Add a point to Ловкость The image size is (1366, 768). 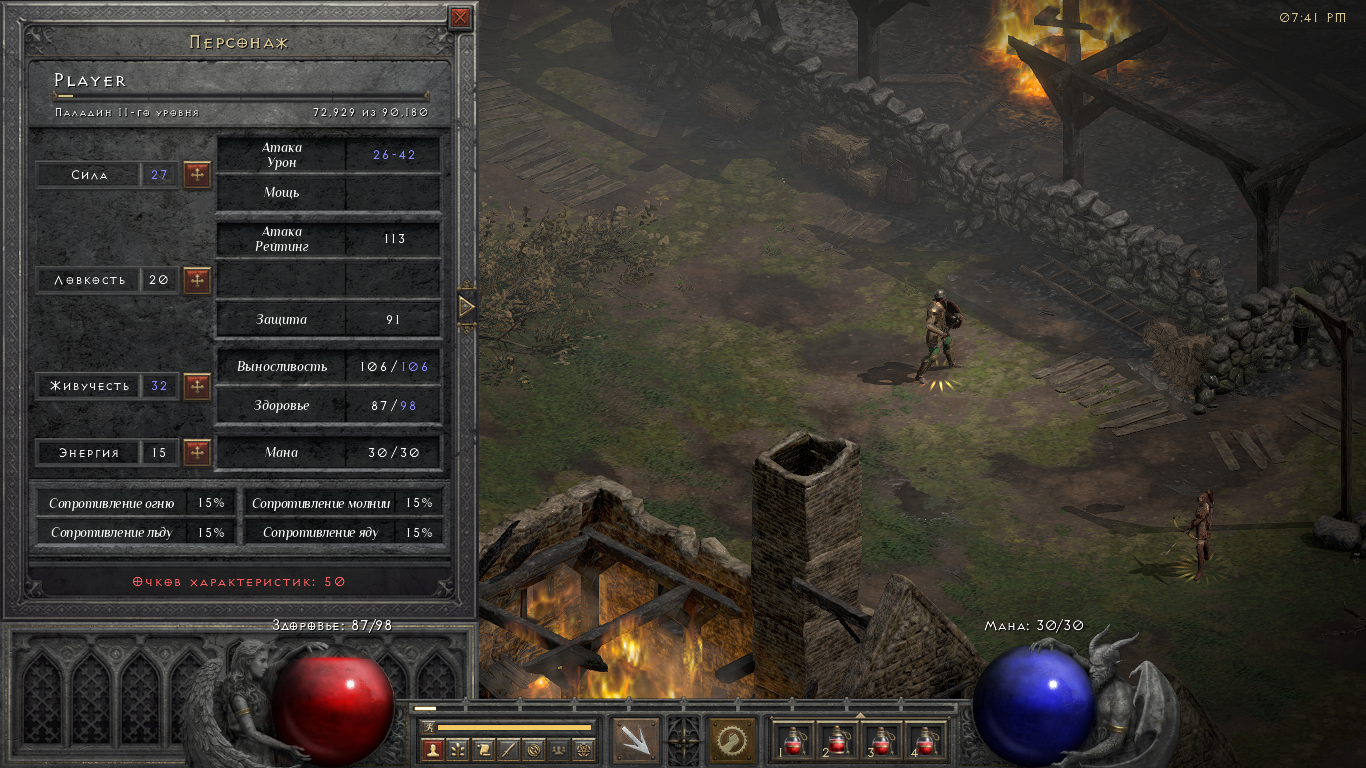pos(197,280)
